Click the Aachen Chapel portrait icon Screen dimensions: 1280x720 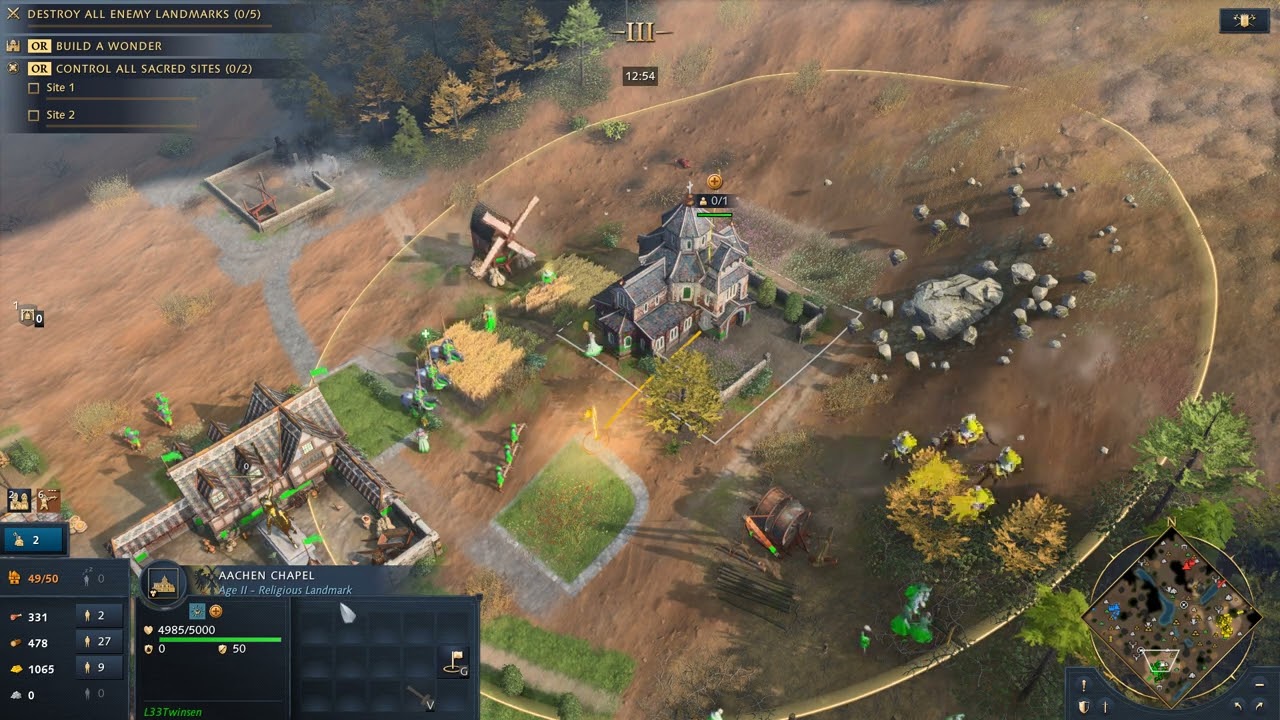(x=163, y=583)
